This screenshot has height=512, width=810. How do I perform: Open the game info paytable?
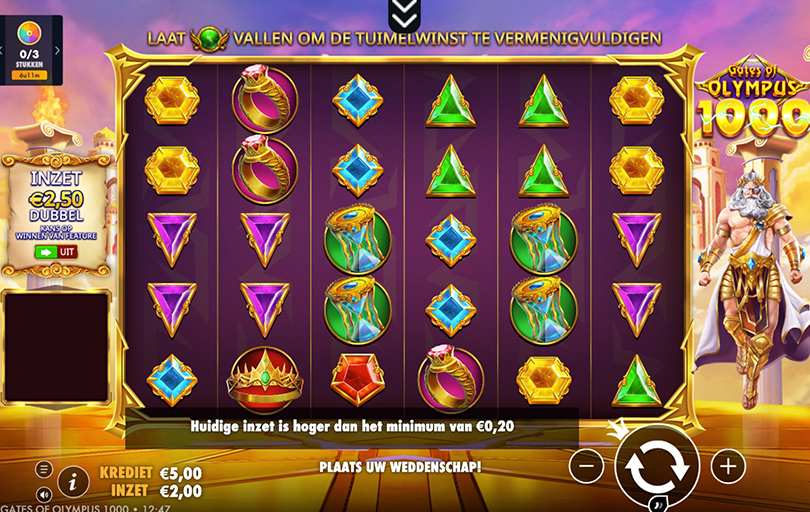pos(73,481)
